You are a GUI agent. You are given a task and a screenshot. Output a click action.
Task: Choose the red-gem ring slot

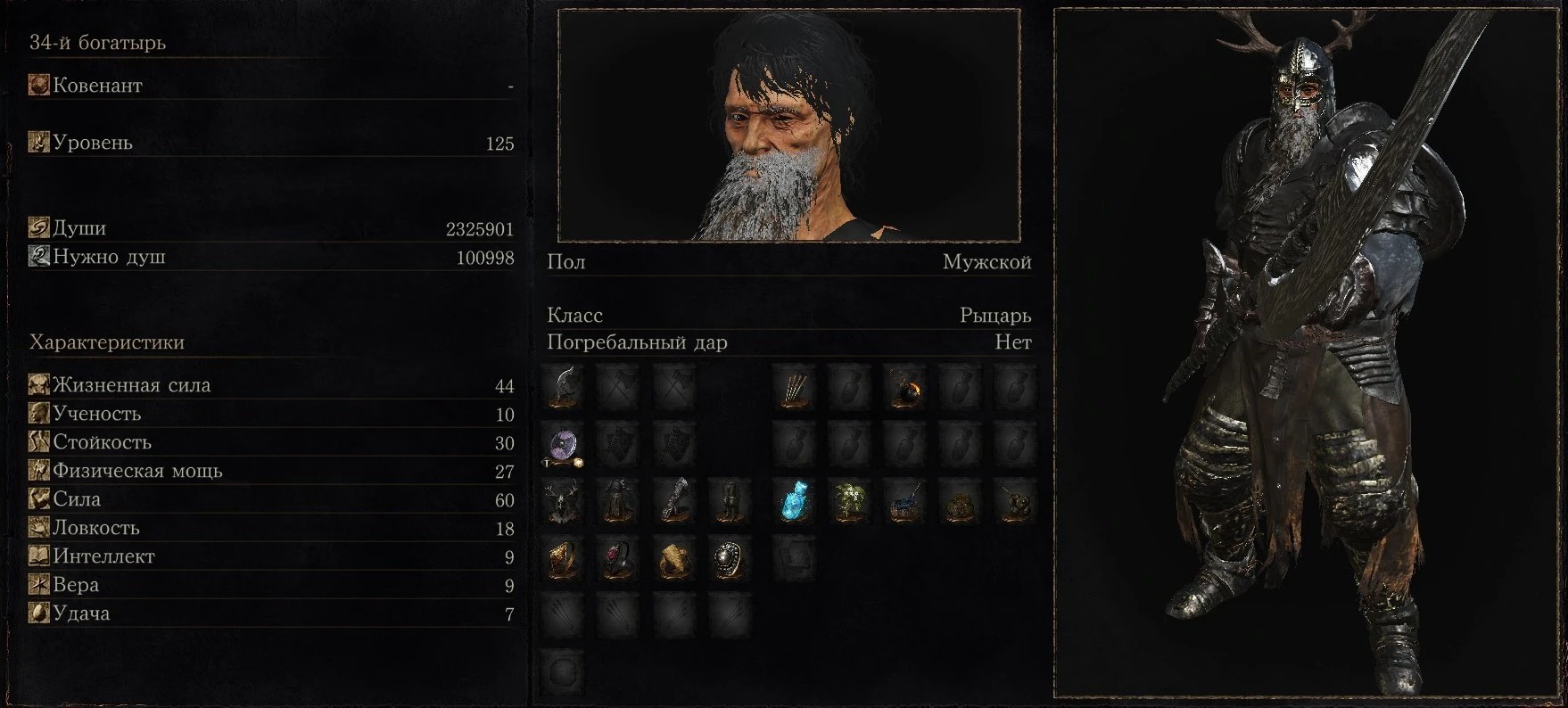pyautogui.click(x=618, y=558)
